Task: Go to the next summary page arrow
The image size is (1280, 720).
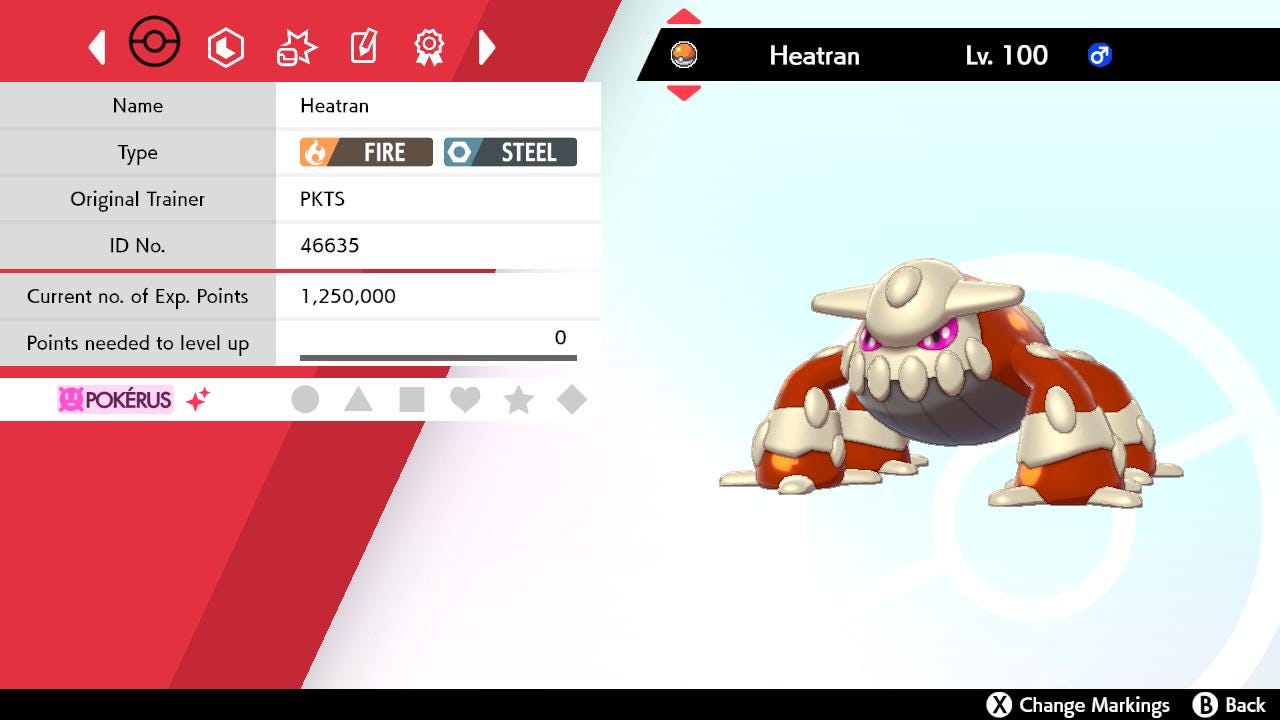Action: tap(487, 47)
